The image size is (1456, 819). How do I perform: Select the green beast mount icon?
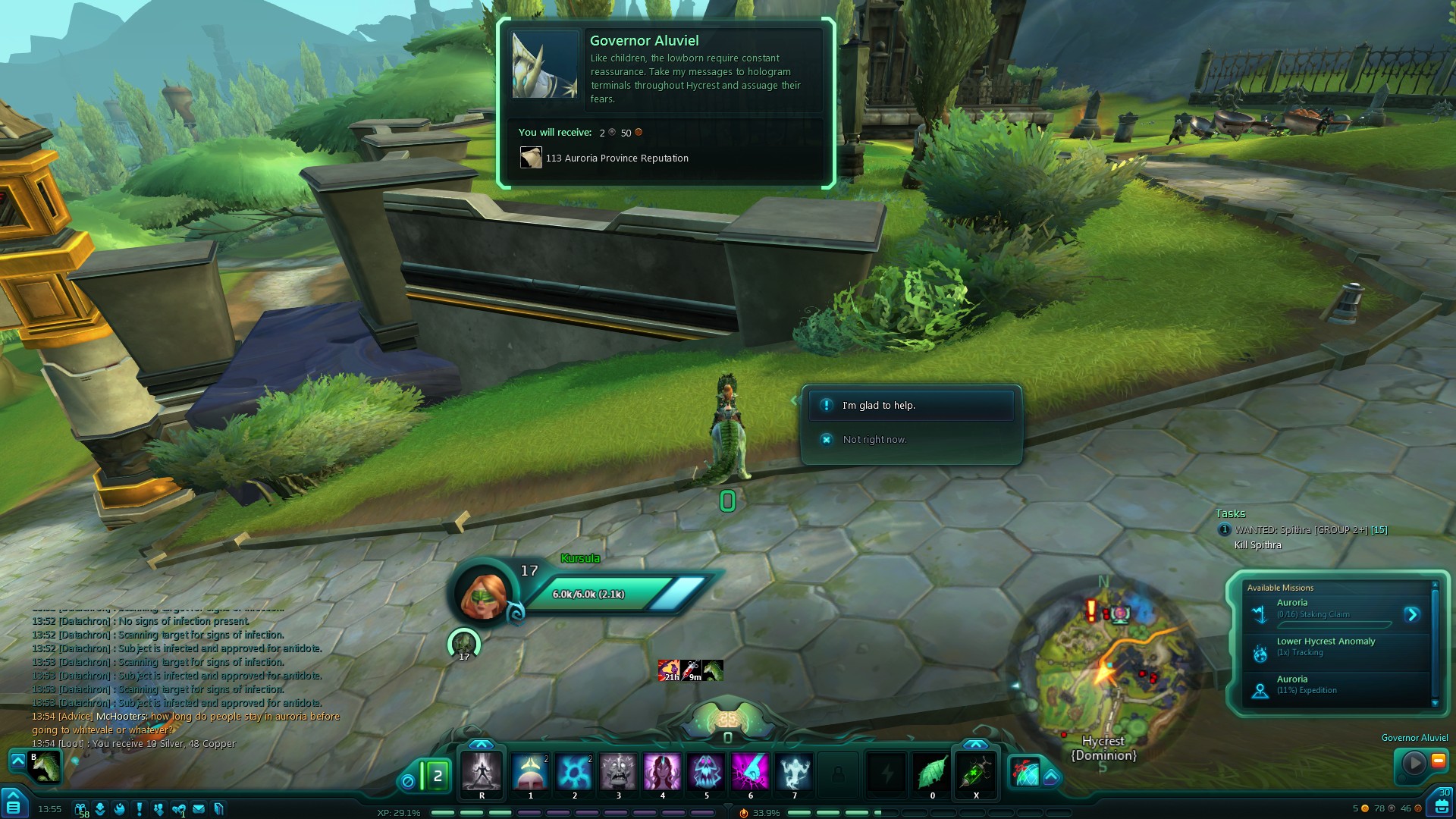[44, 766]
